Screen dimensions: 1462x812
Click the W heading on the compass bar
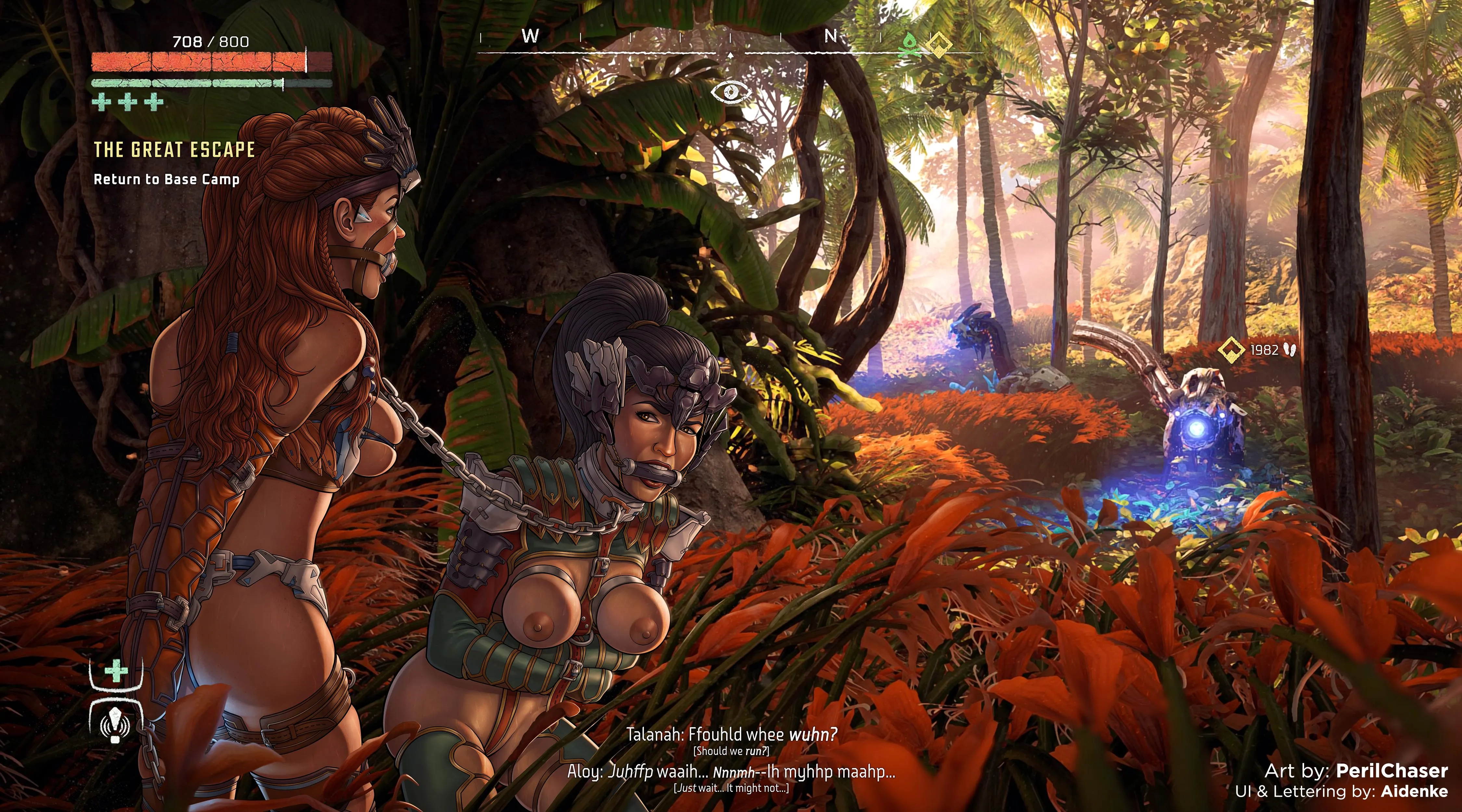[530, 36]
